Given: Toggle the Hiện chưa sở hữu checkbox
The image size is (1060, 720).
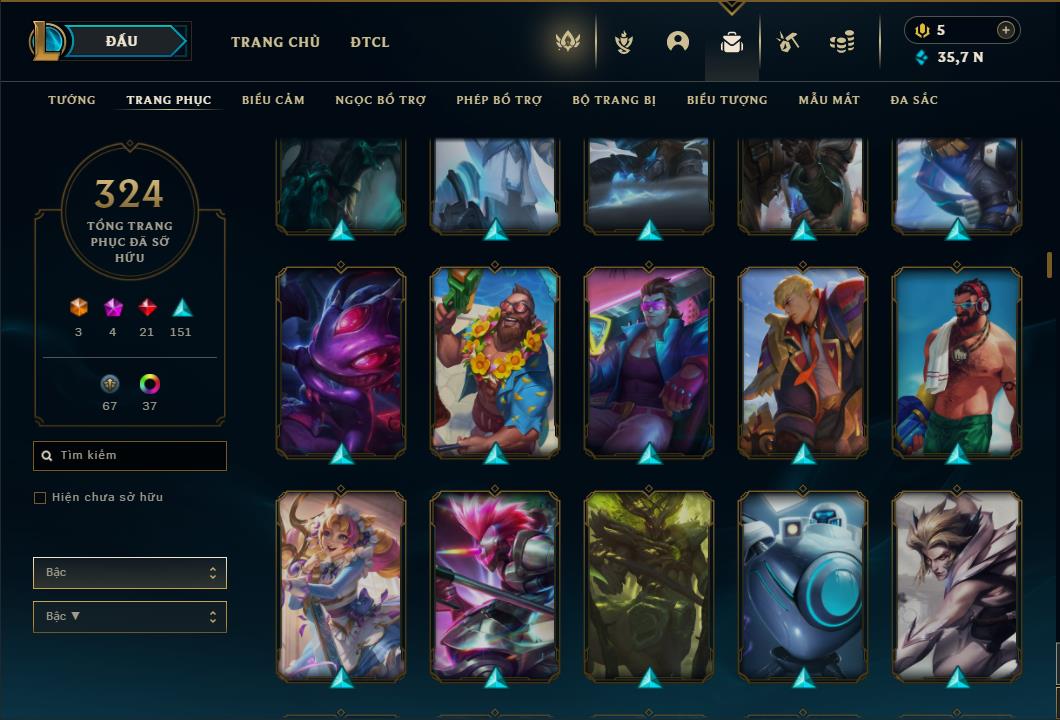Looking at the screenshot, I should [x=40, y=498].
